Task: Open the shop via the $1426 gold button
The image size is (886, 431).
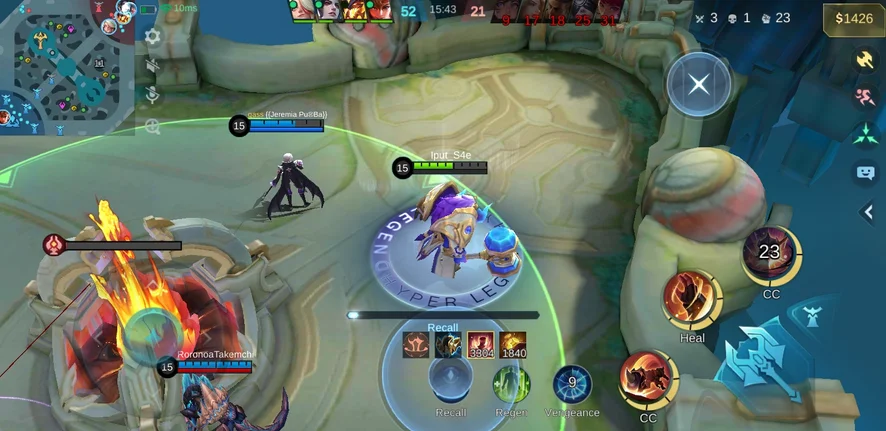Action: [853, 18]
